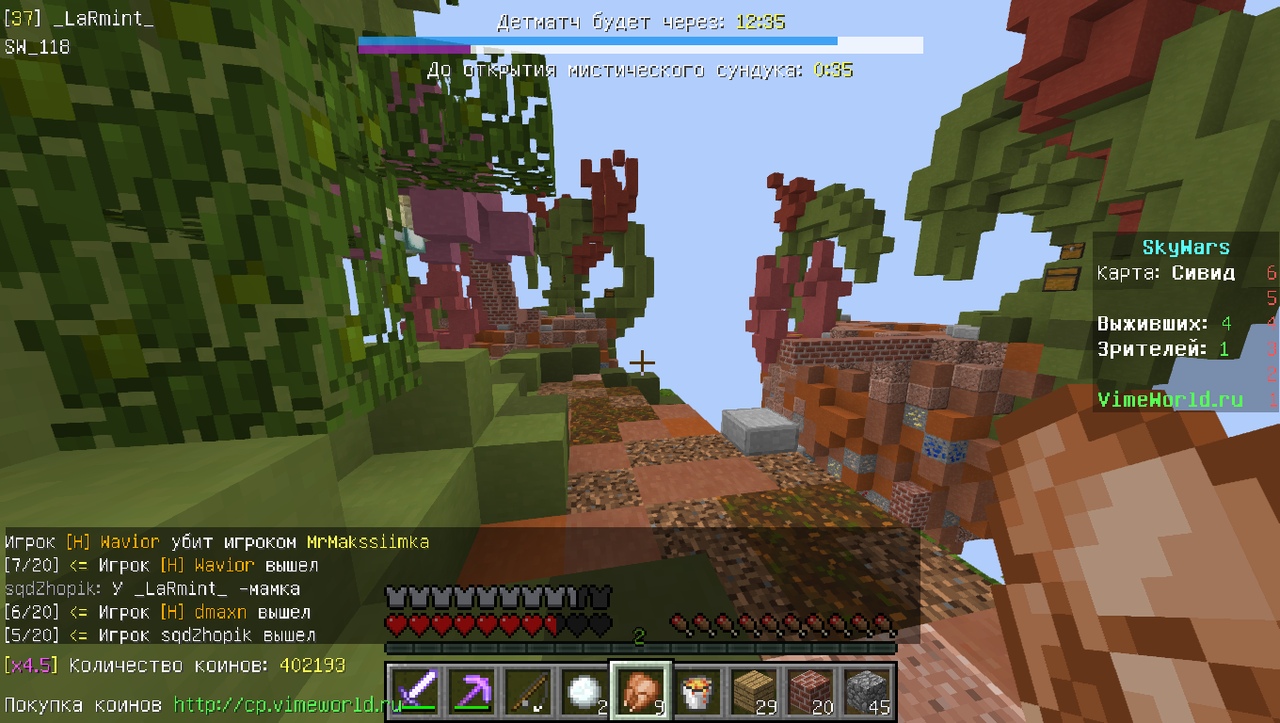Open the cp.vimeworld.ru coin purchase link
Viewport: 1280px width, 723px height.
point(288,704)
